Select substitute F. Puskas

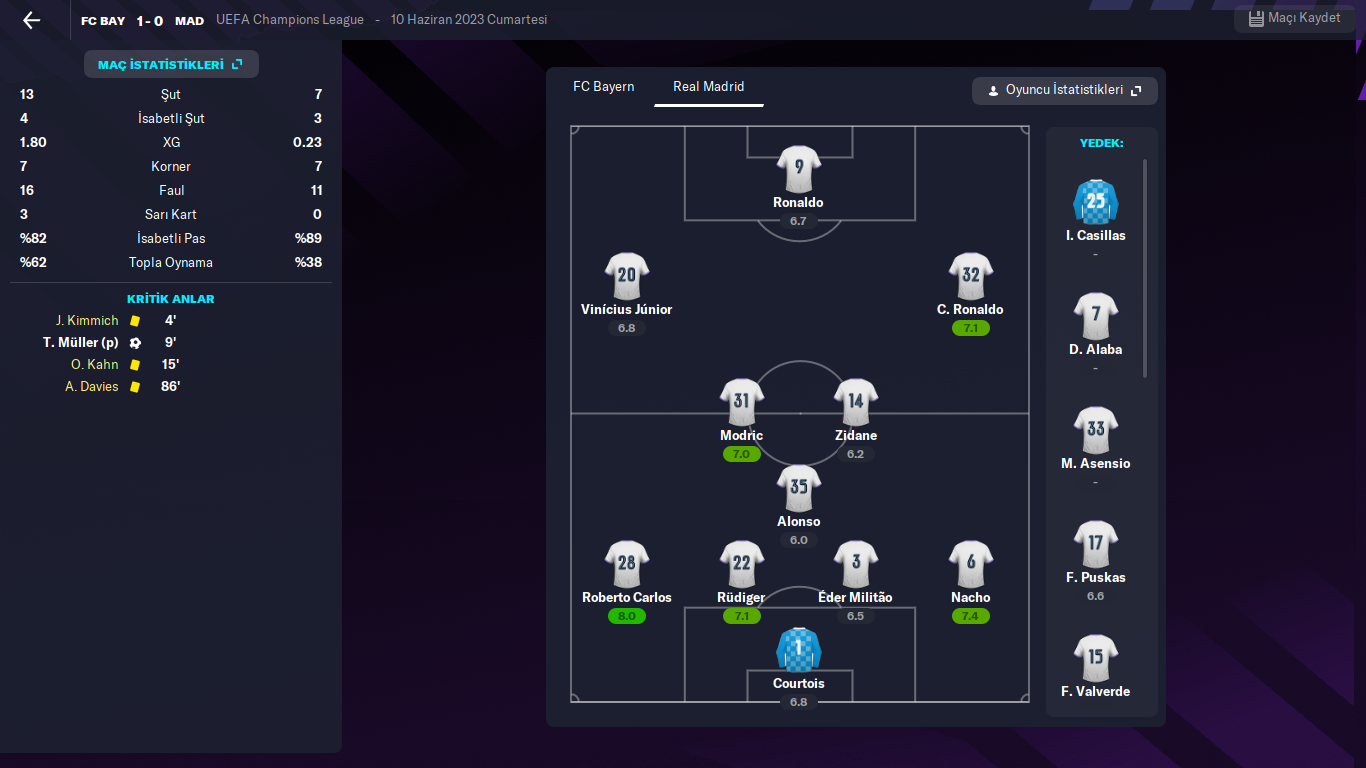point(1095,545)
